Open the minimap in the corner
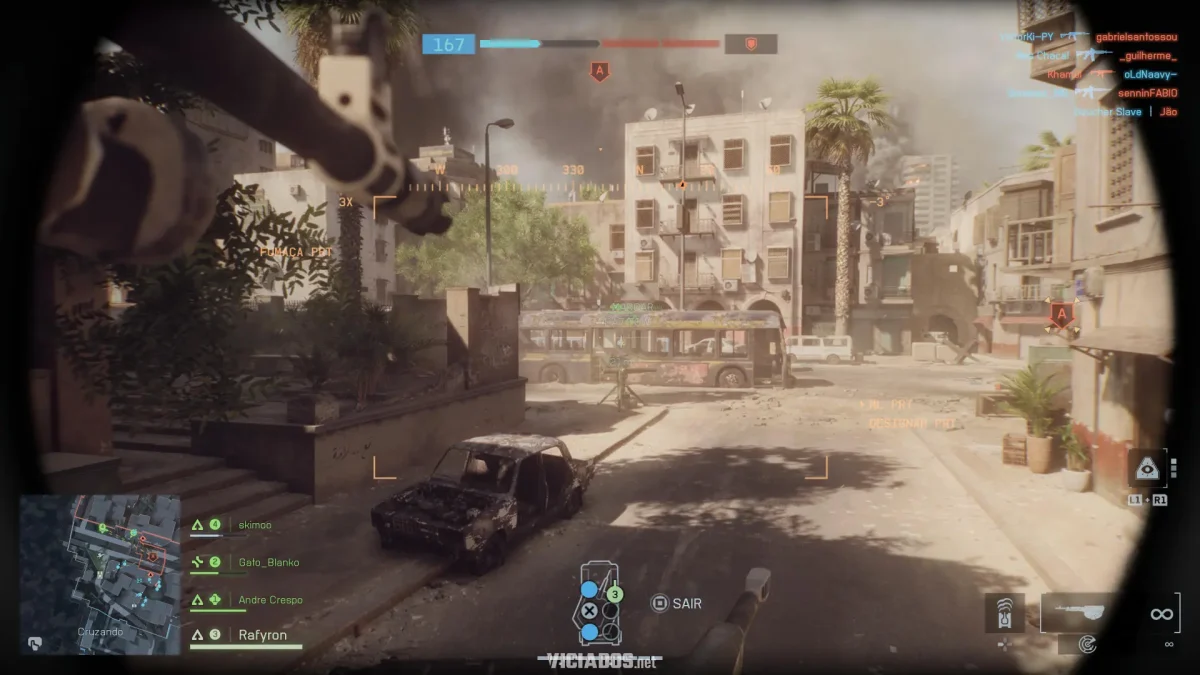Image resolution: width=1200 pixels, height=675 pixels. [100, 573]
